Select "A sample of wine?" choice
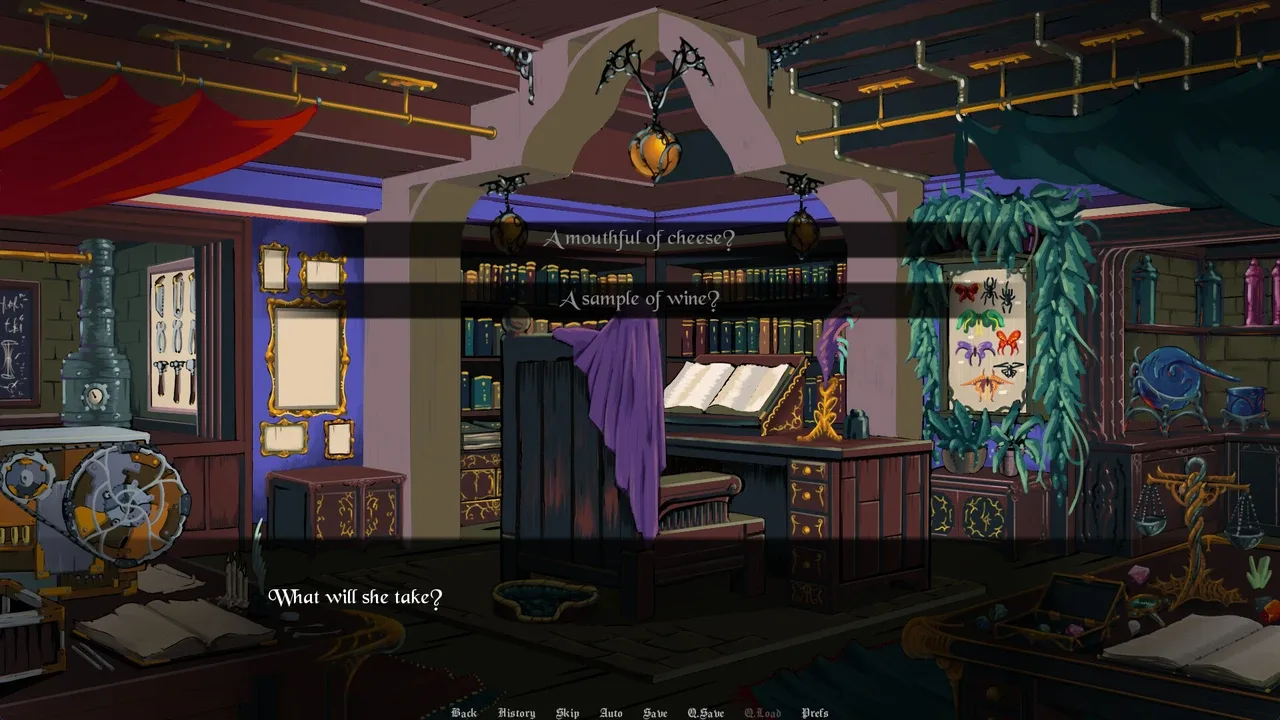 [639, 300]
